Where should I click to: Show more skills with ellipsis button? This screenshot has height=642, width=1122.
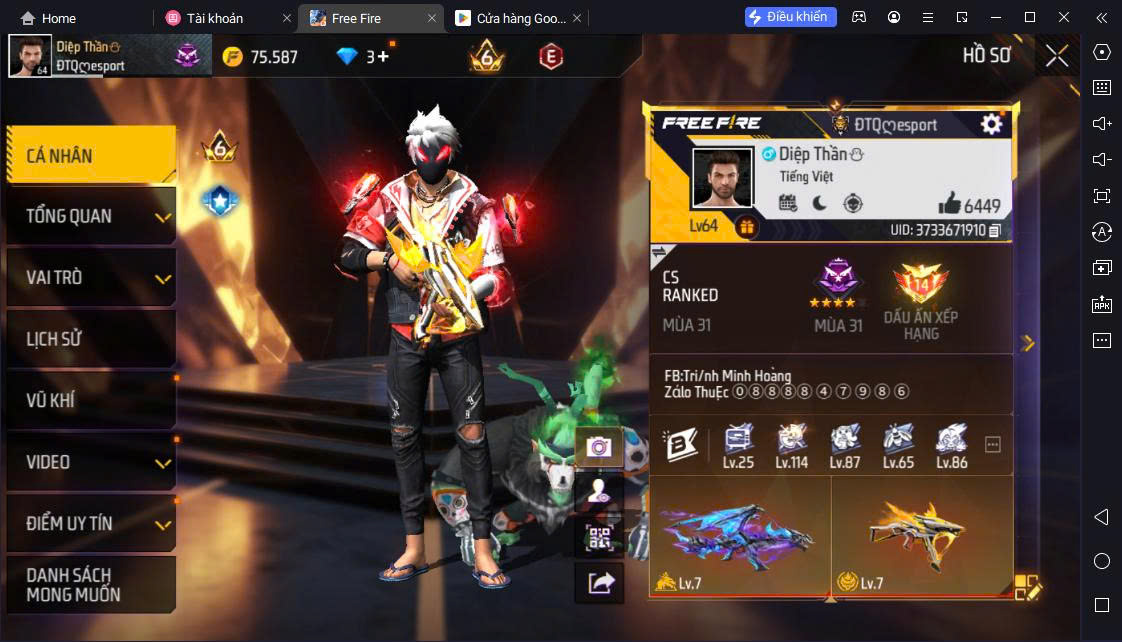(993, 445)
